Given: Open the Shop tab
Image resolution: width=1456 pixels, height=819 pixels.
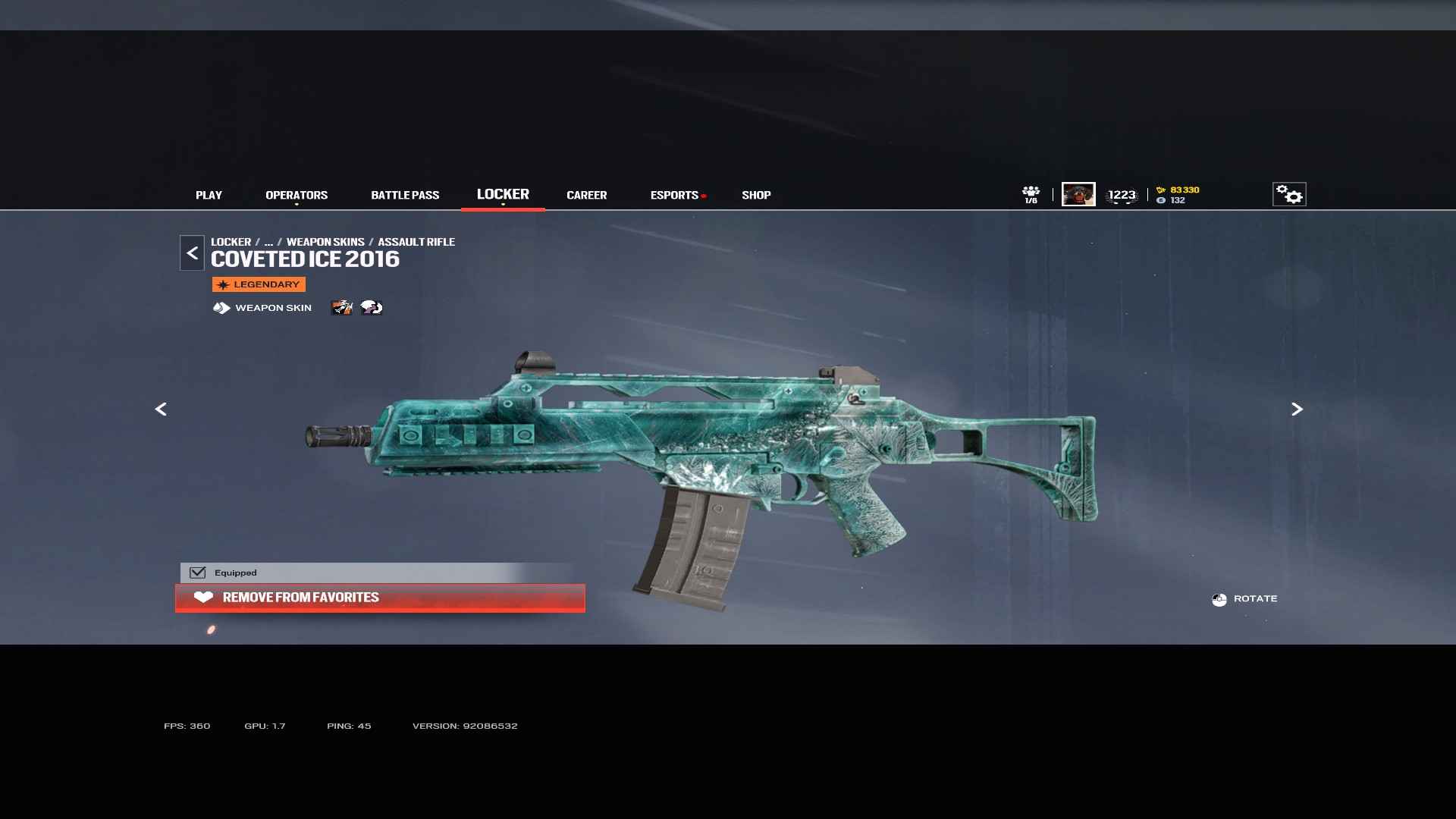Looking at the screenshot, I should pos(756,195).
